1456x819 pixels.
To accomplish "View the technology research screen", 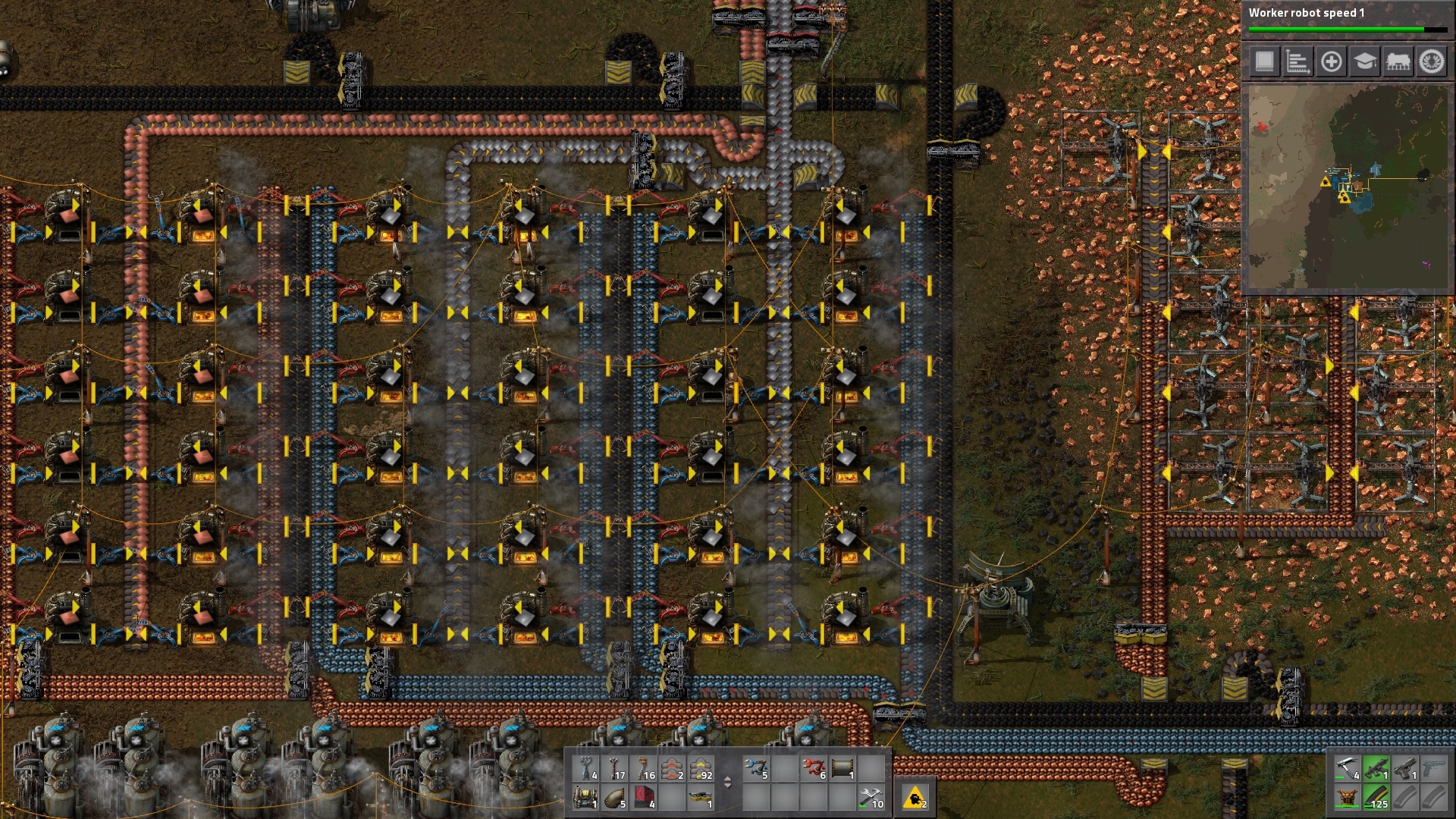I will (1366, 62).
